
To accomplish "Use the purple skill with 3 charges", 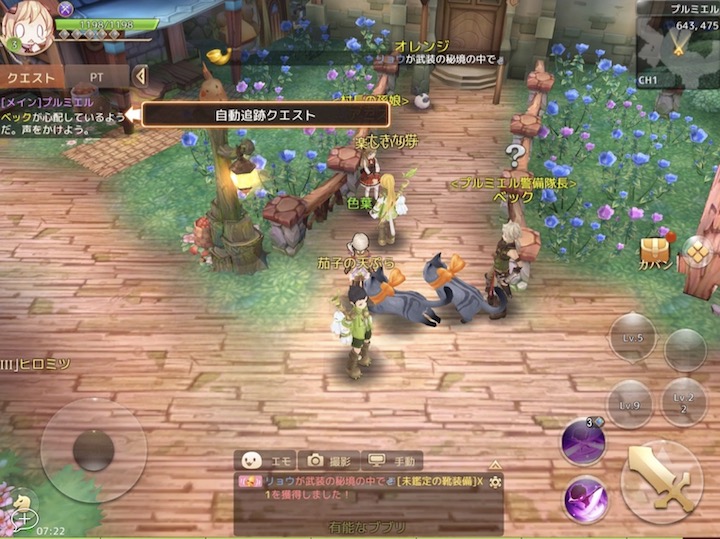I will point(583,441).
